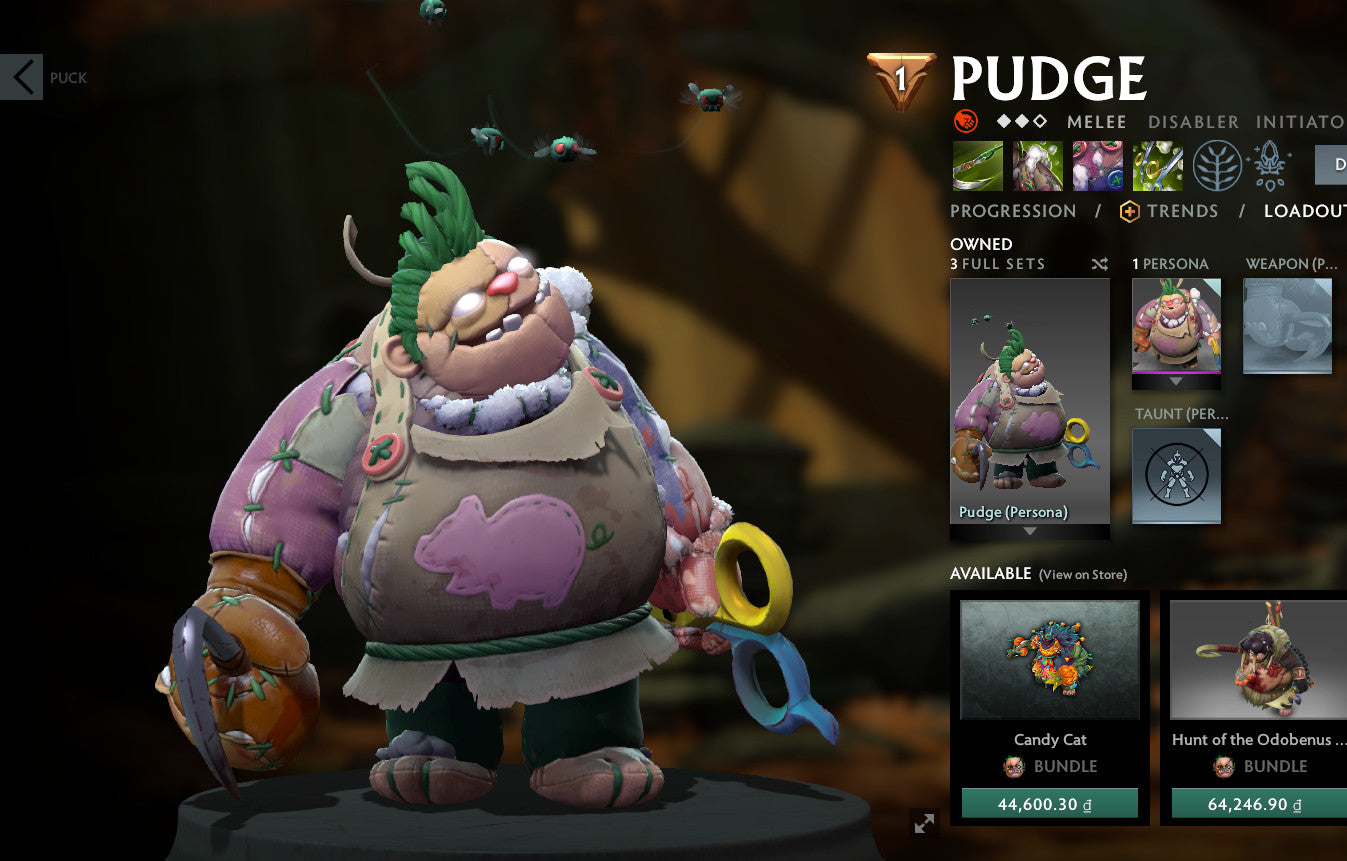Expand the Pudge (Persona) set details

tap(1029, 532)
